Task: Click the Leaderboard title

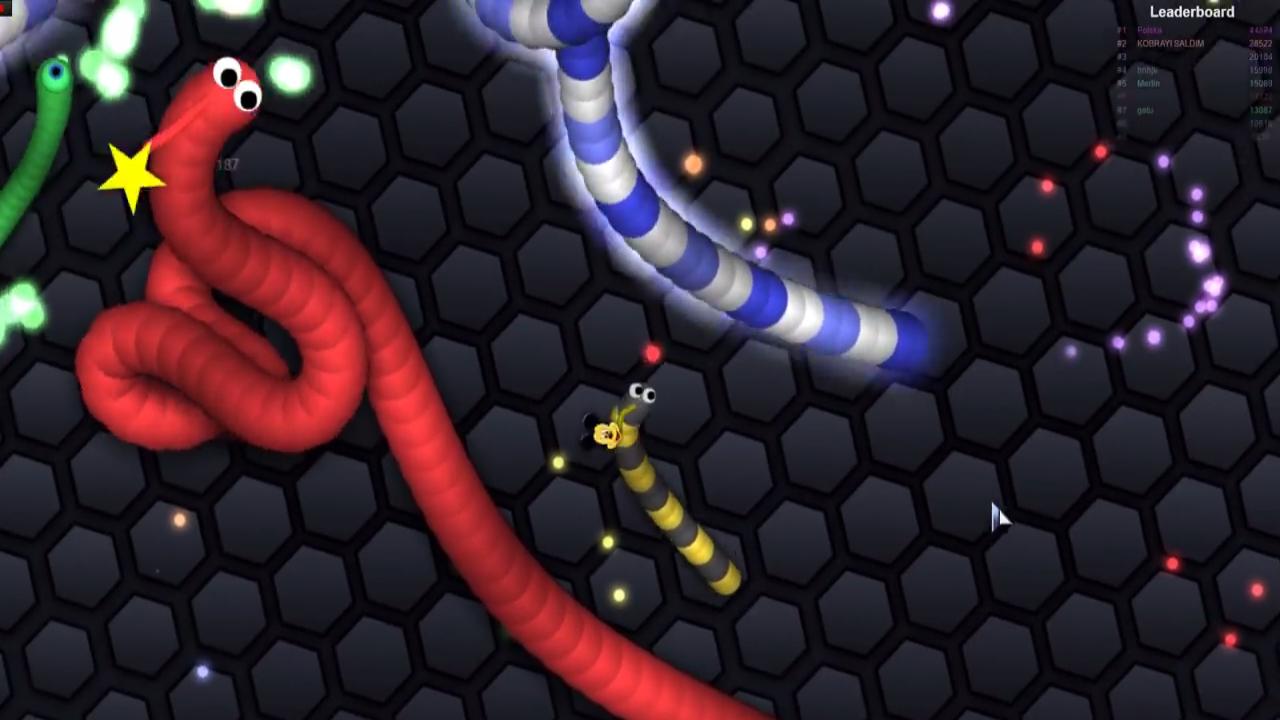Action: coord(1192,11)
